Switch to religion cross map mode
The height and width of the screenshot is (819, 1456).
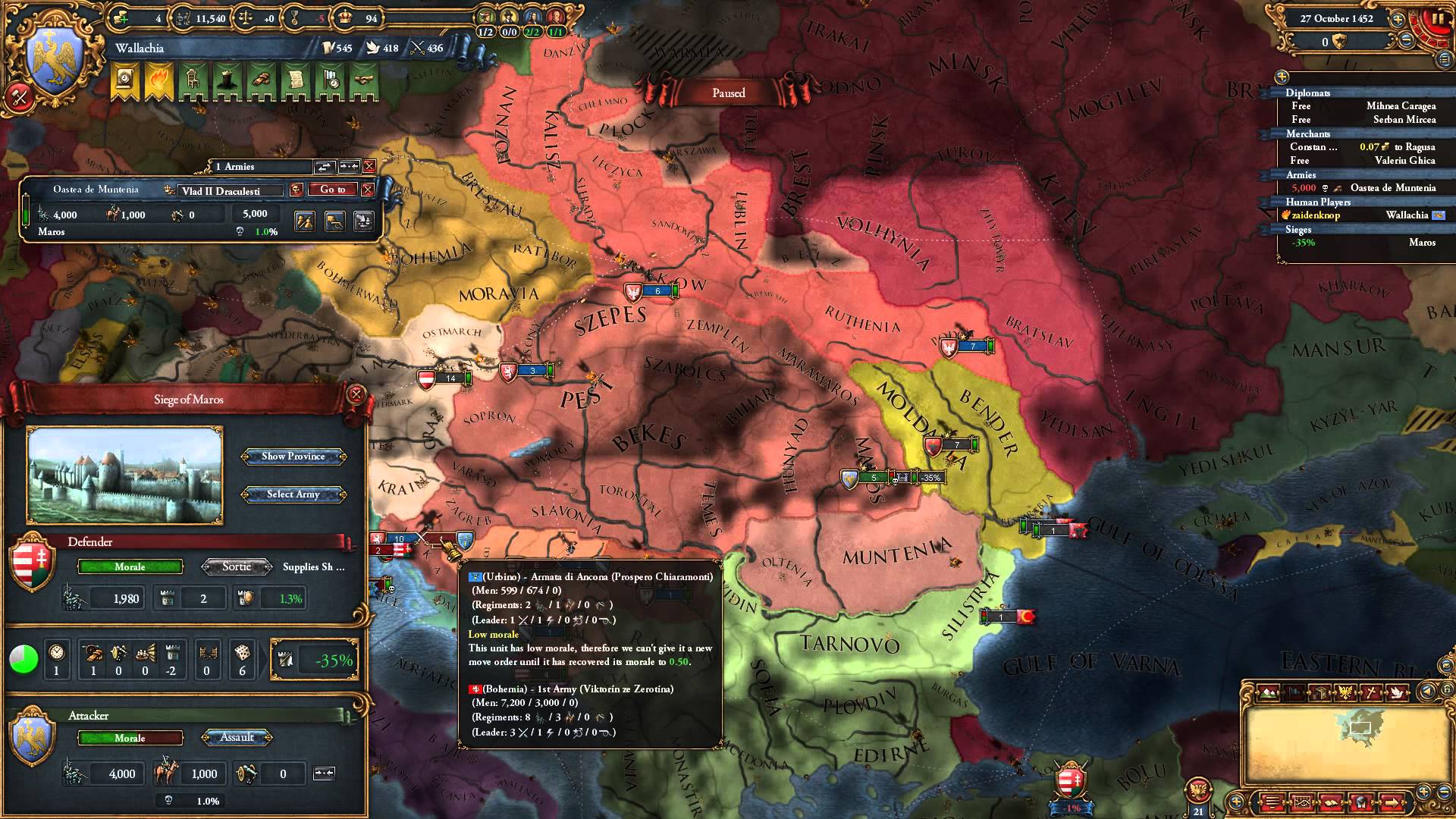click(x=1372, y=692)
